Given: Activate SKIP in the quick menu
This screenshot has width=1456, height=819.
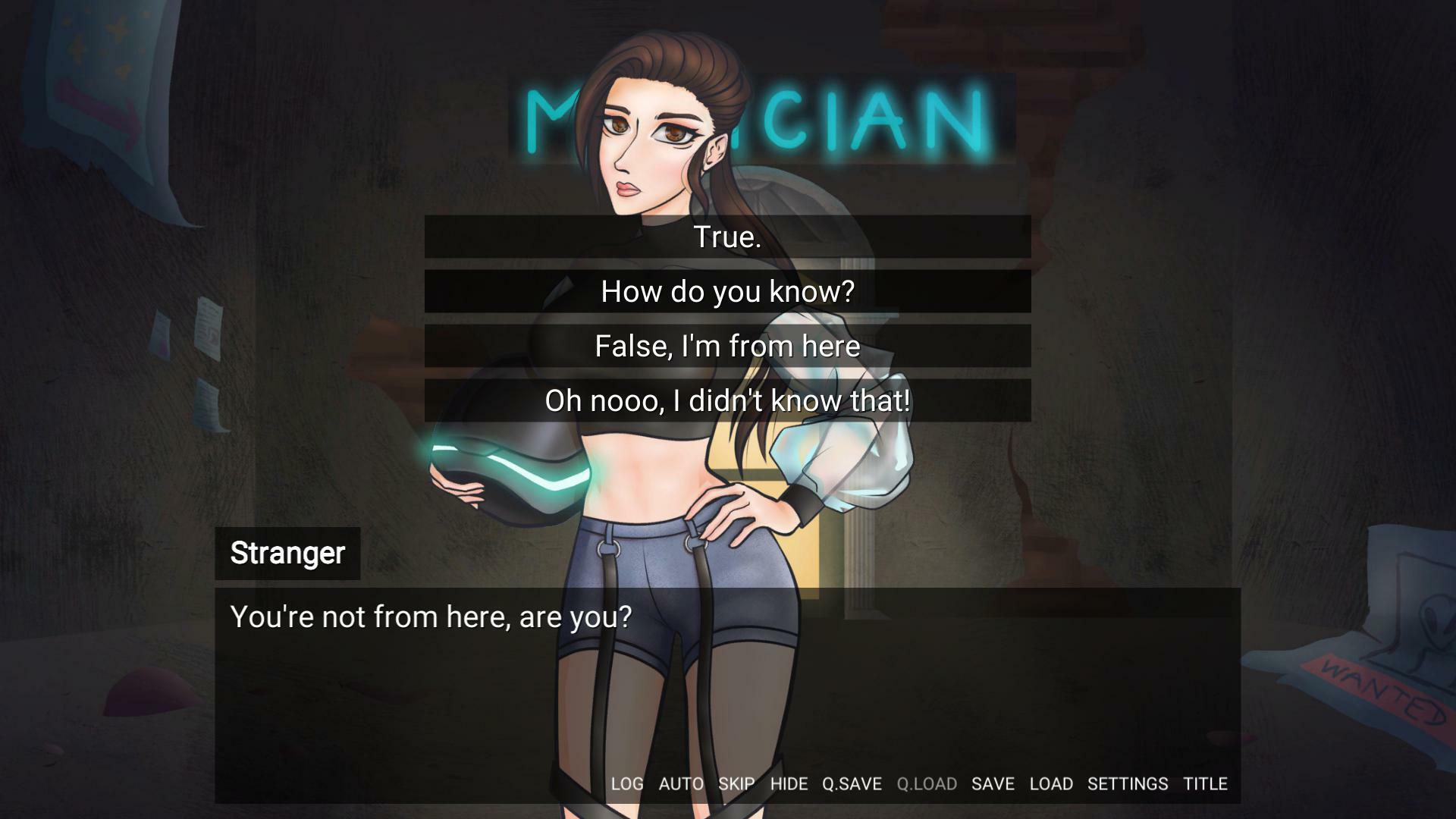Looking at the screenshot, I should coord(736,783).
